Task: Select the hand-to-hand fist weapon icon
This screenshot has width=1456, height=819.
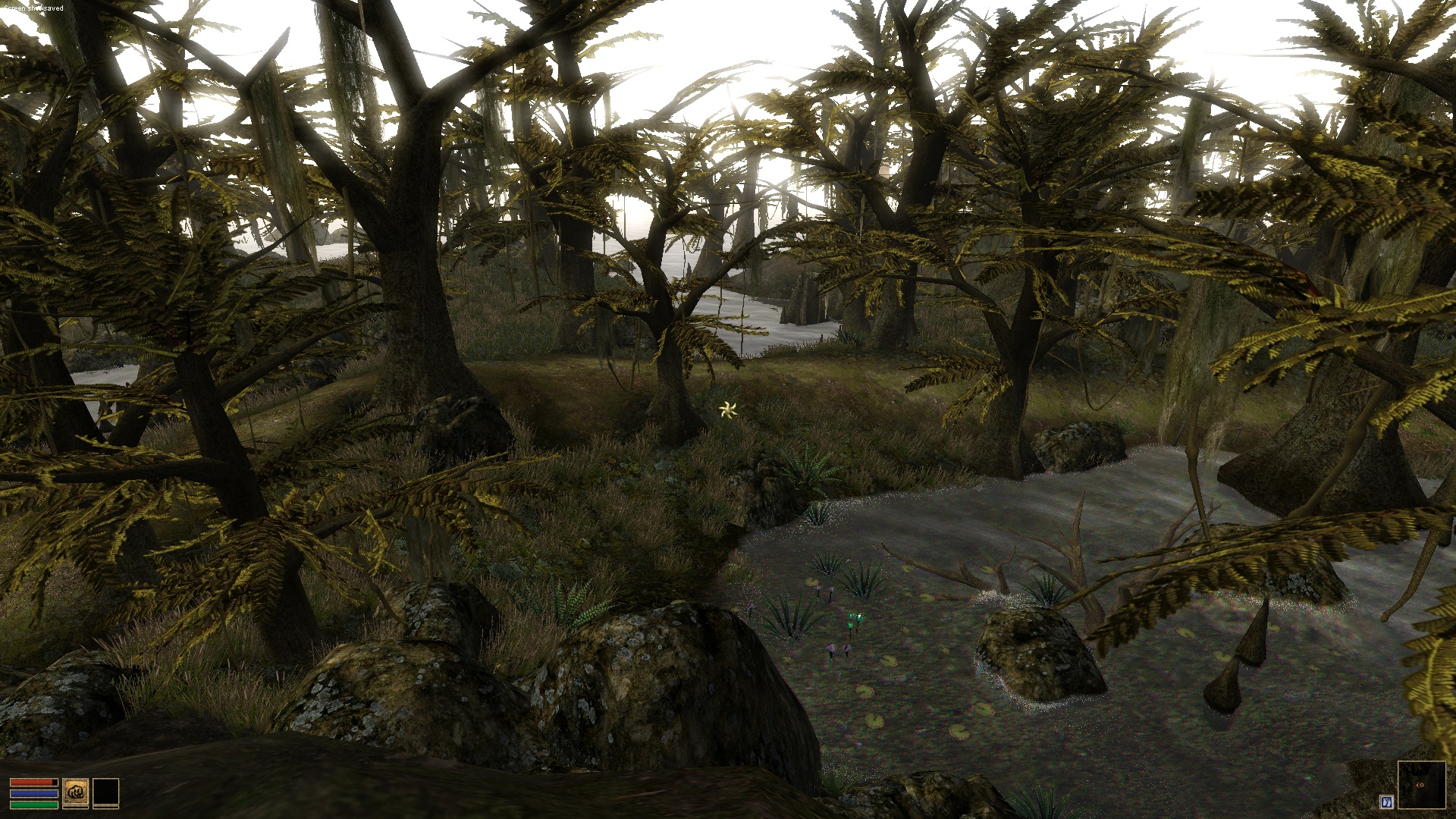Action: [75, 792]
